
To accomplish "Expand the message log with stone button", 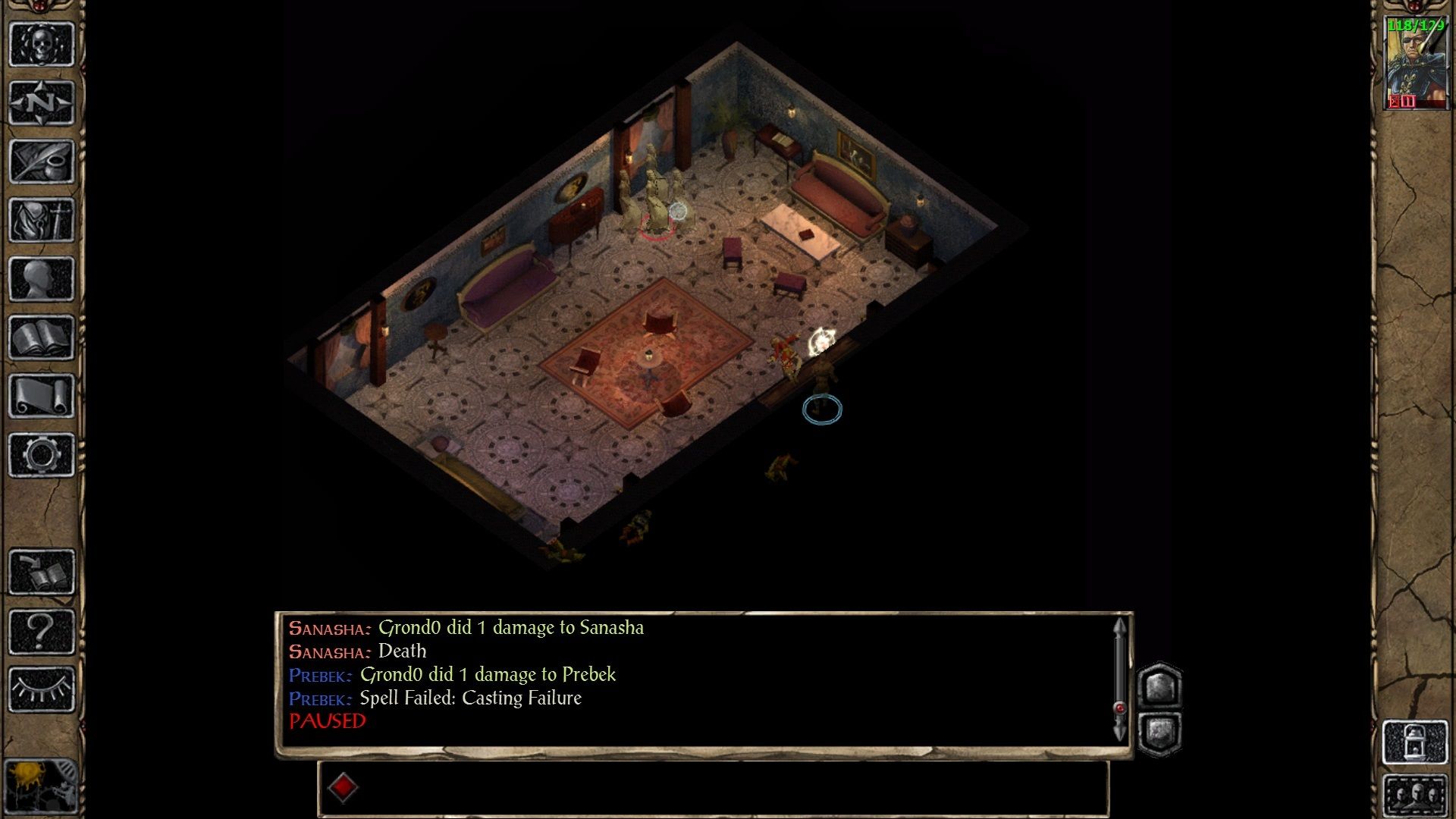I will tap(1159, 686).
